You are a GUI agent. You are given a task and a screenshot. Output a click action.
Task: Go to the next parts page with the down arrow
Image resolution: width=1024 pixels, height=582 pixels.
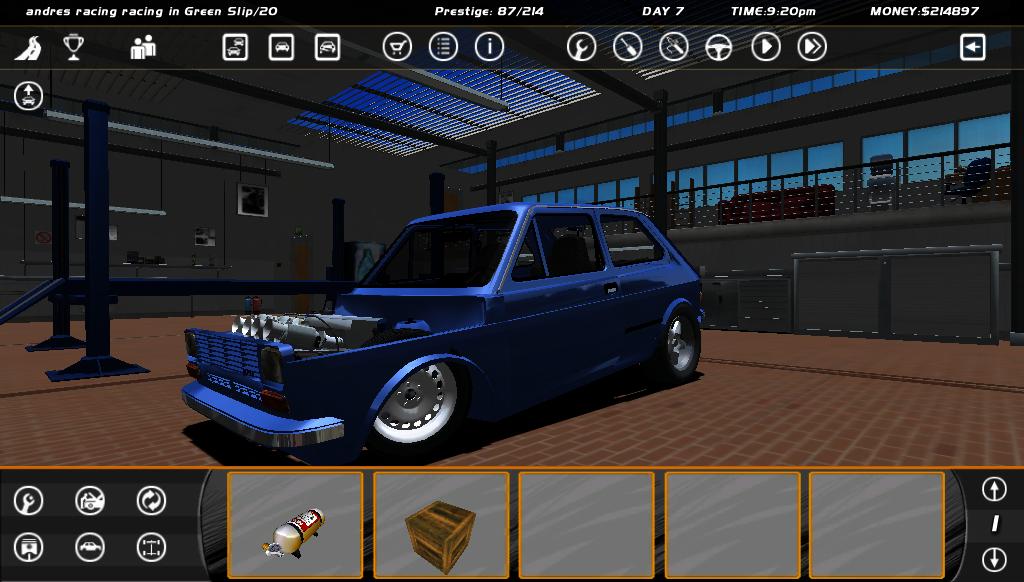(993, 558)
